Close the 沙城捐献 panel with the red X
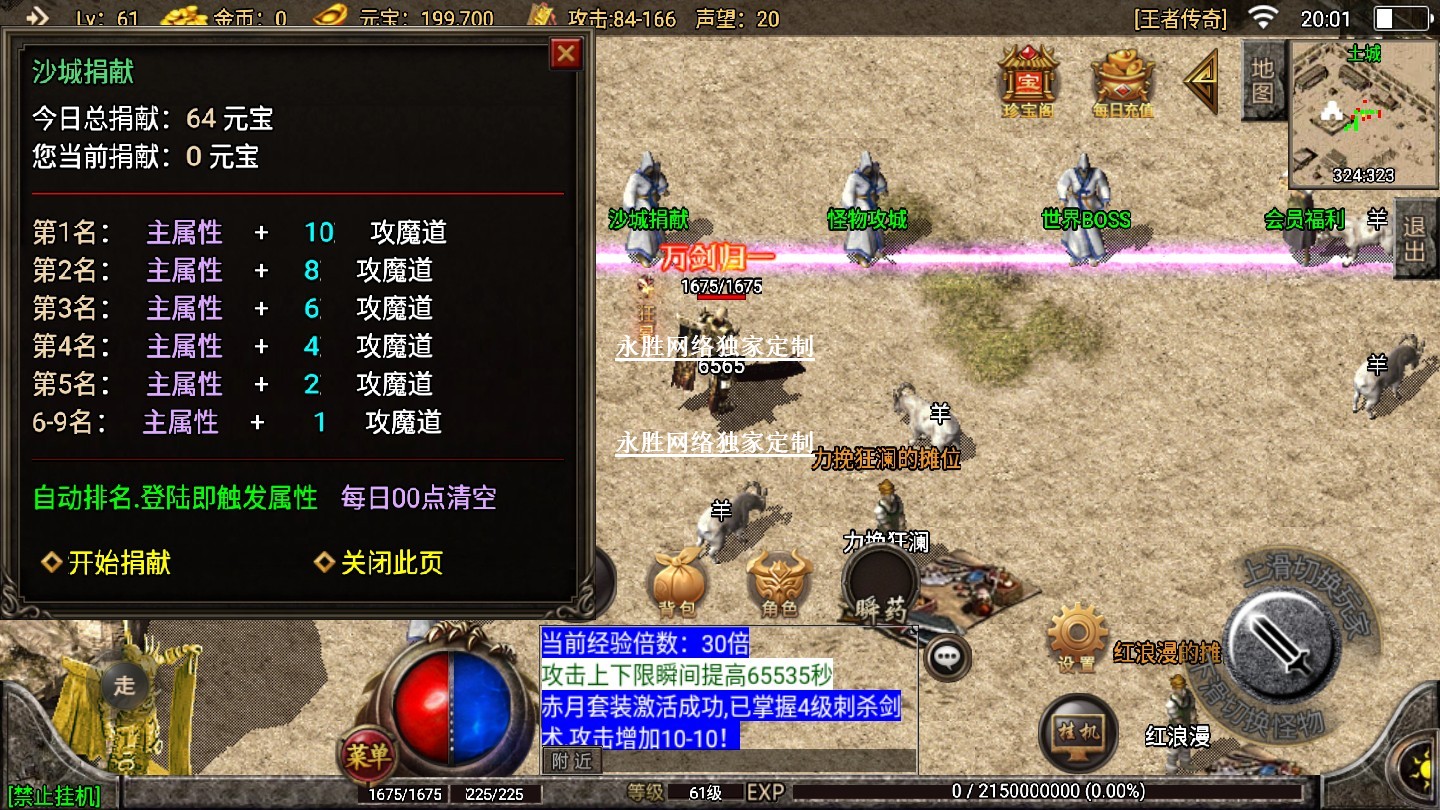Screen dimensions: 1440x810 click(x=566, y=53)
